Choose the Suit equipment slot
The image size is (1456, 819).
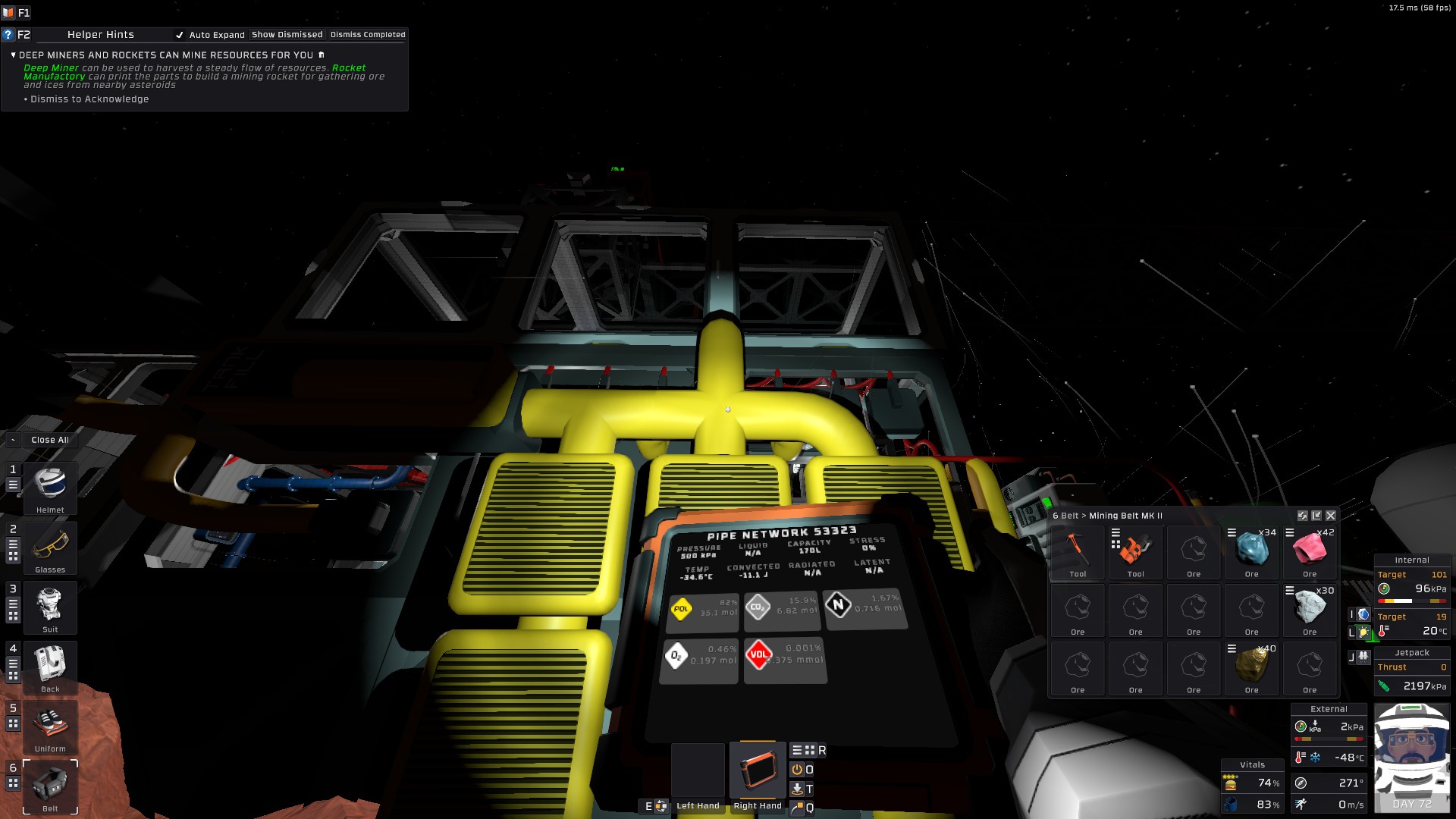coord(50,605)
